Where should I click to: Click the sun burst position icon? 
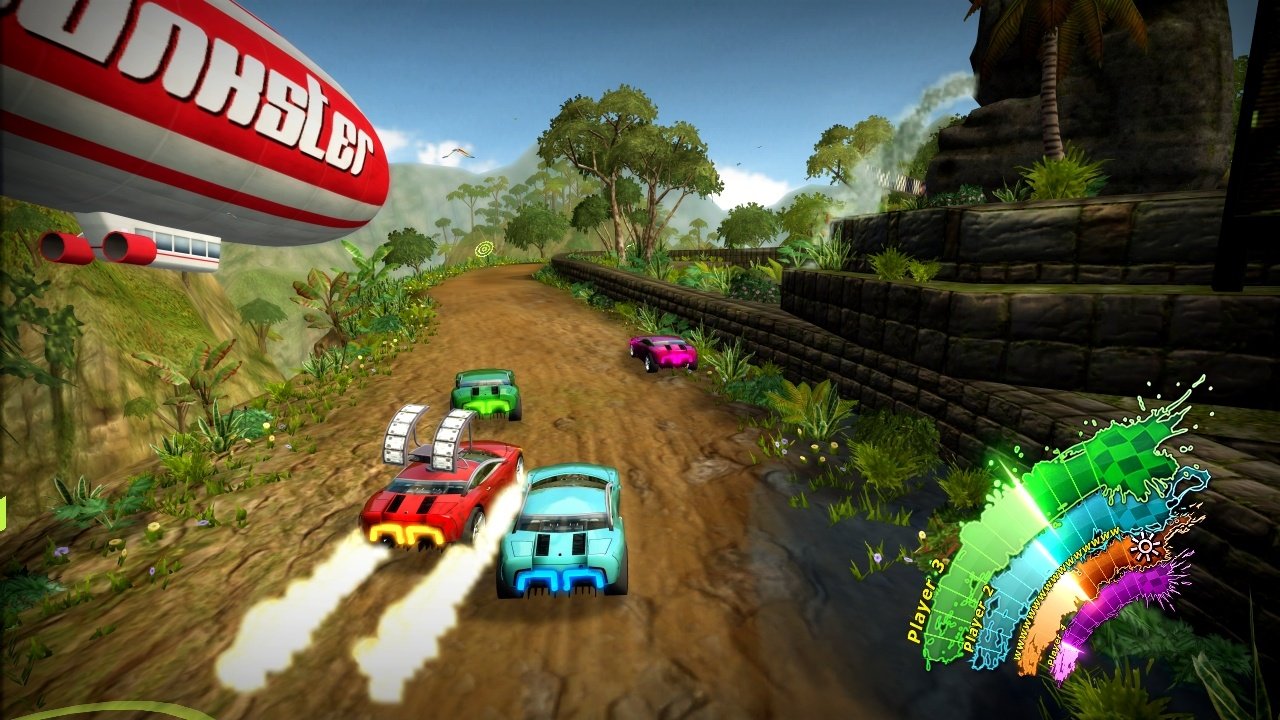pyautogui.click(x=1145, y=544)
